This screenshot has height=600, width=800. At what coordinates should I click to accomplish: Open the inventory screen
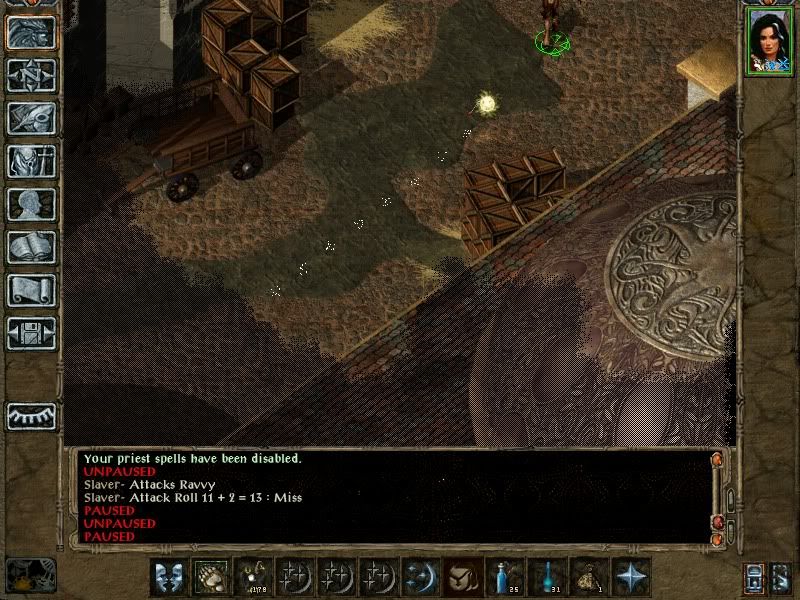coord(31,161)
